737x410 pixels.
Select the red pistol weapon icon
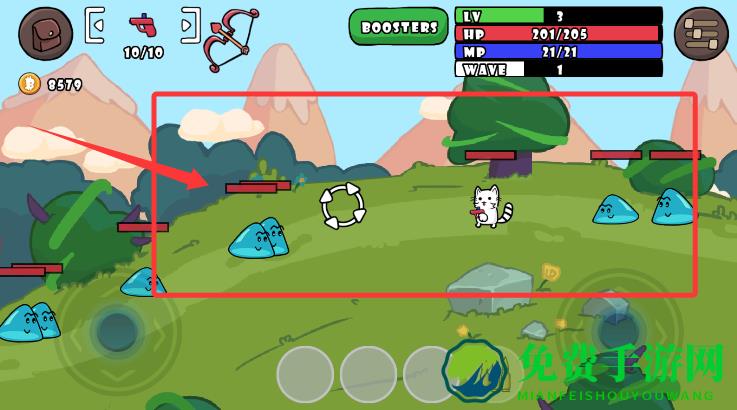(x=143, y=25)
